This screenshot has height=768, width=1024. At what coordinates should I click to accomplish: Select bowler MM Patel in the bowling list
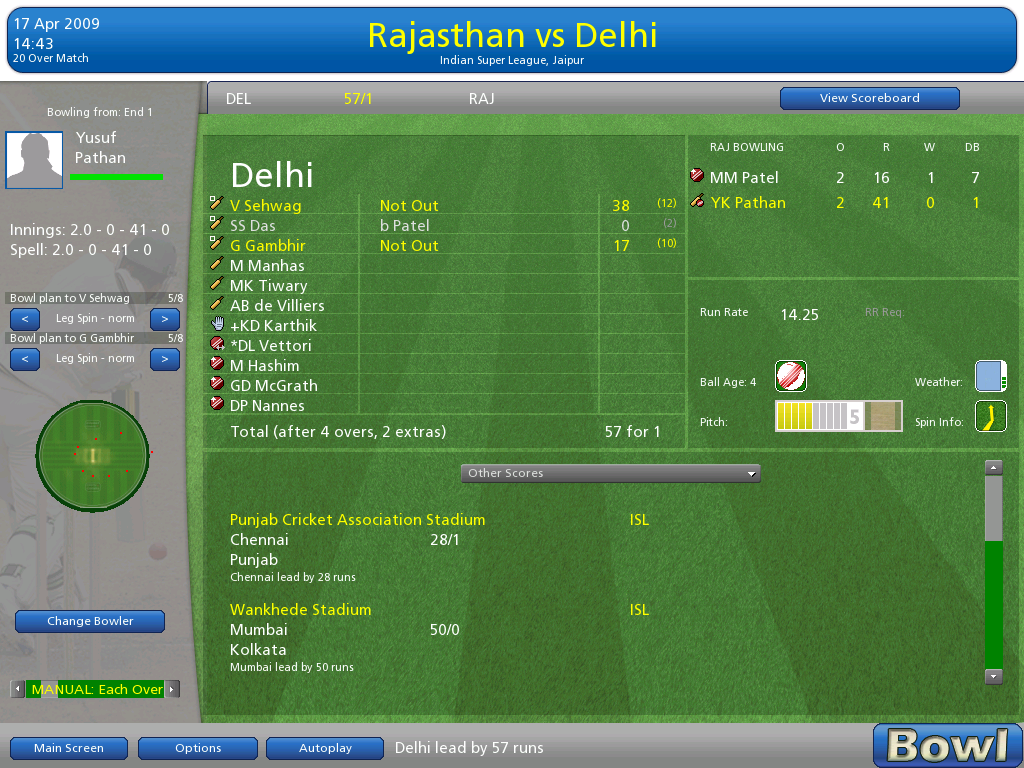[x=744, y=177]
